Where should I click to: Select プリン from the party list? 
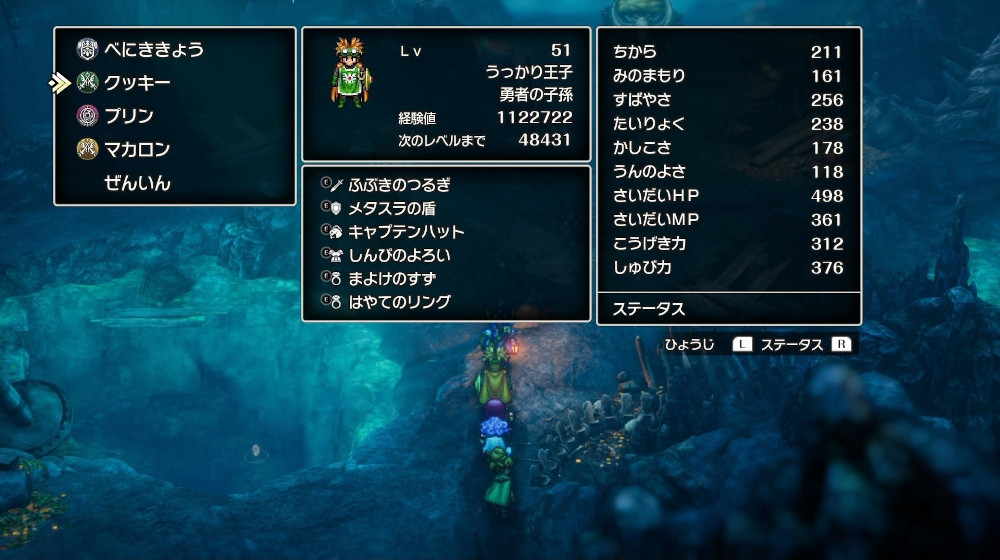[x=129, y=116]
